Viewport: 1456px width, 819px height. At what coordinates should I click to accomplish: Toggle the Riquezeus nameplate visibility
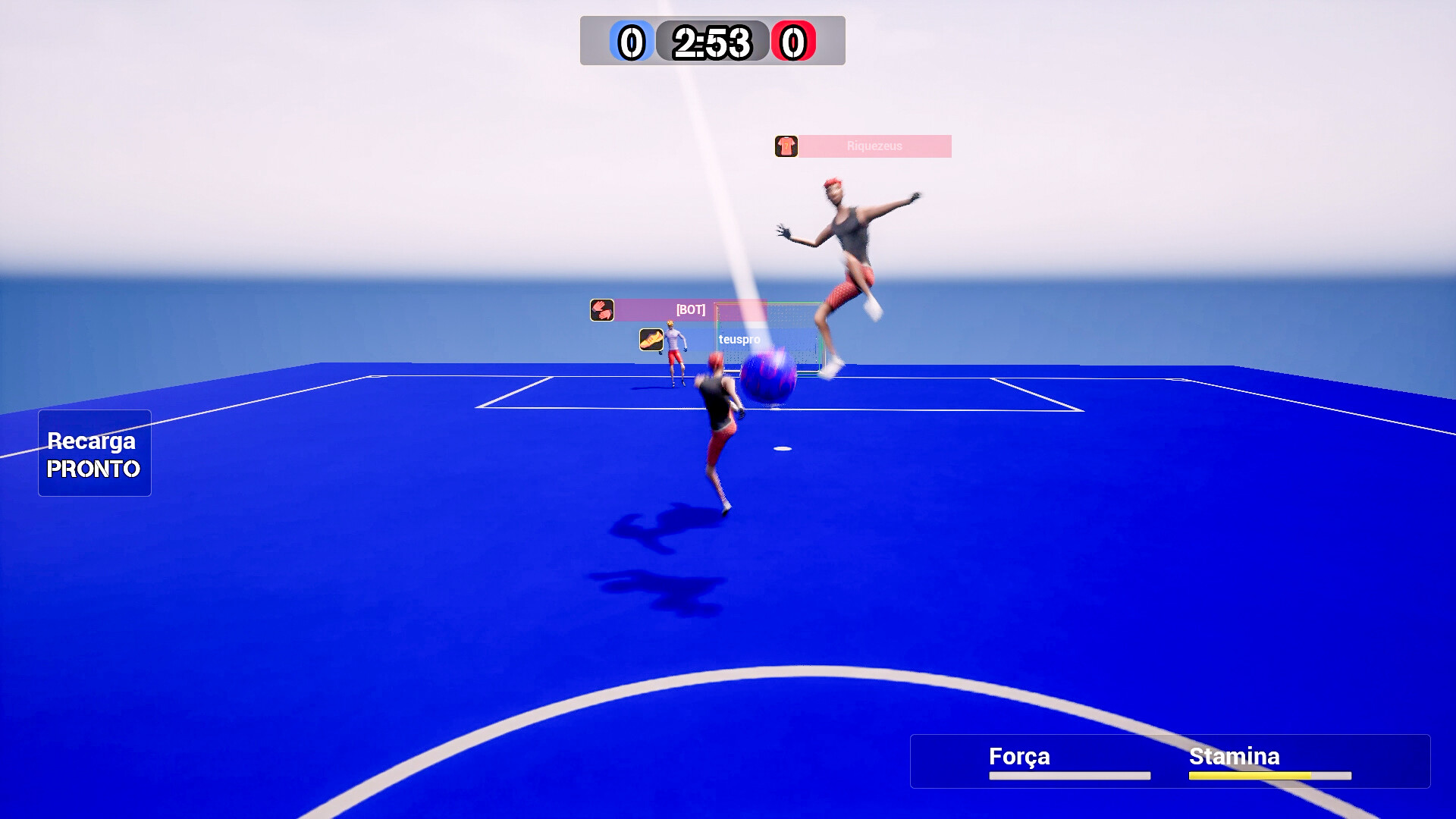coord(876,146)
